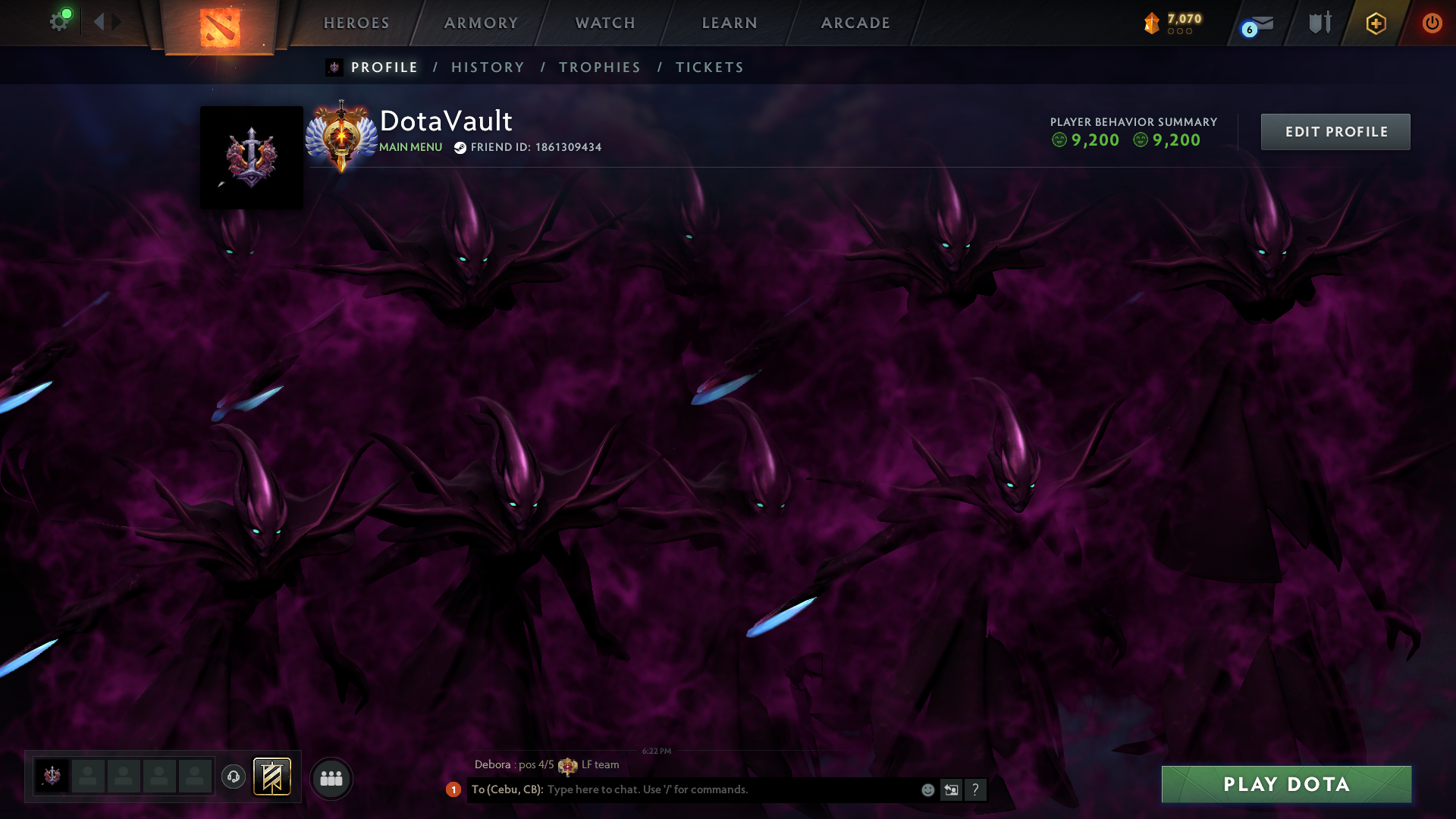Switch to the Tickets tab
The image size is (1456, 819).
(x=710, y=67)
